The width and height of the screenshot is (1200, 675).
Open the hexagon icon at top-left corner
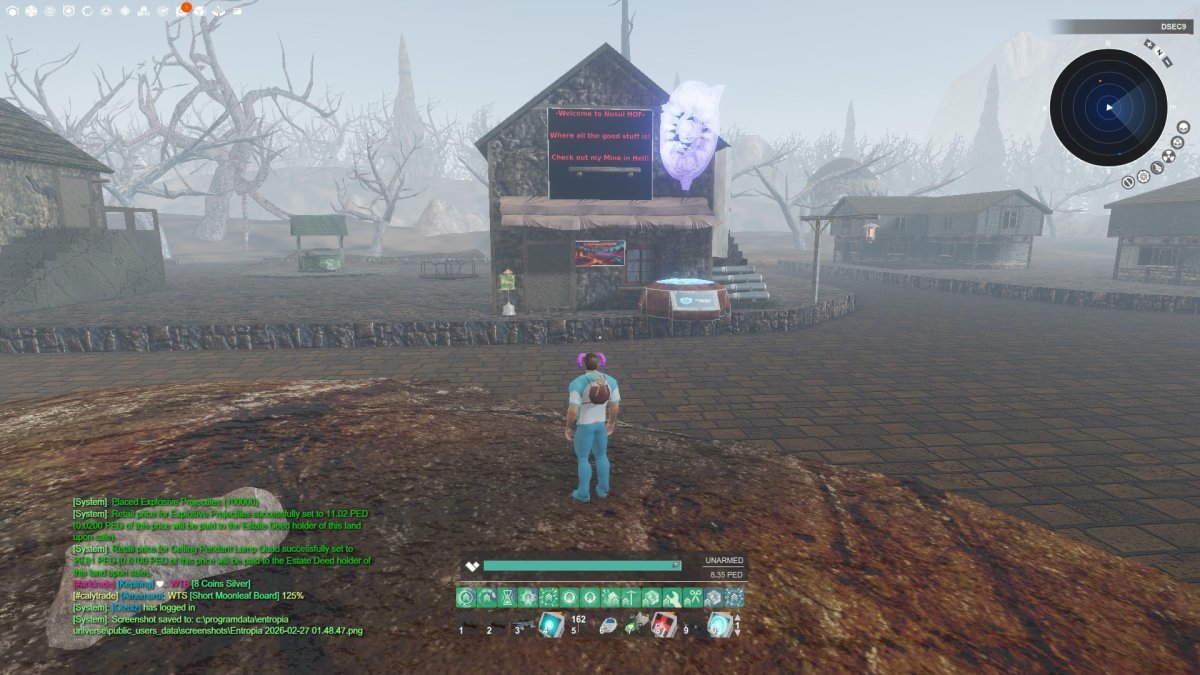click(10, 11)
